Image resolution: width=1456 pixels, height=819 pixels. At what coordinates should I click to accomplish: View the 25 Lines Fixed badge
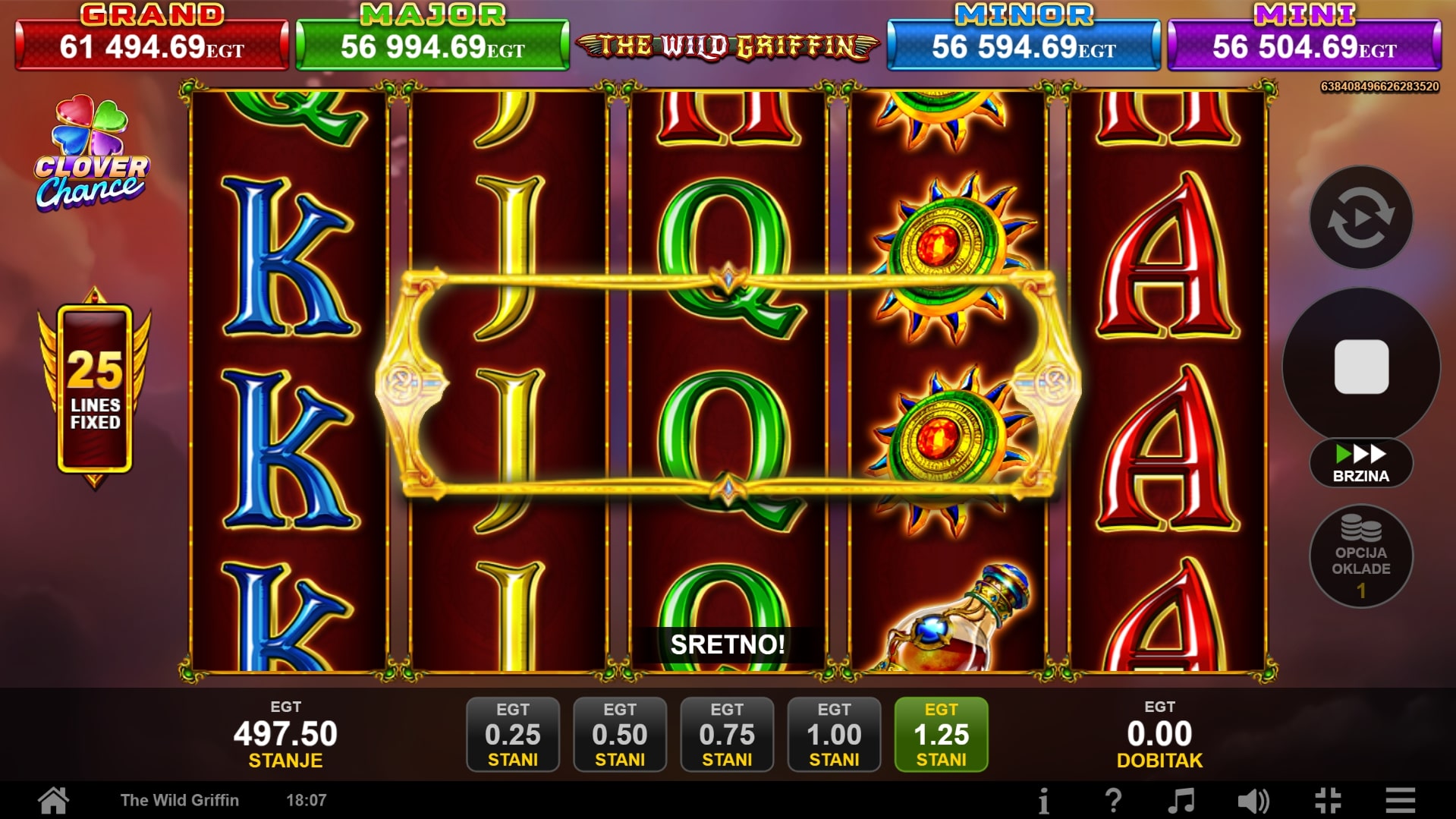point(95,389)
